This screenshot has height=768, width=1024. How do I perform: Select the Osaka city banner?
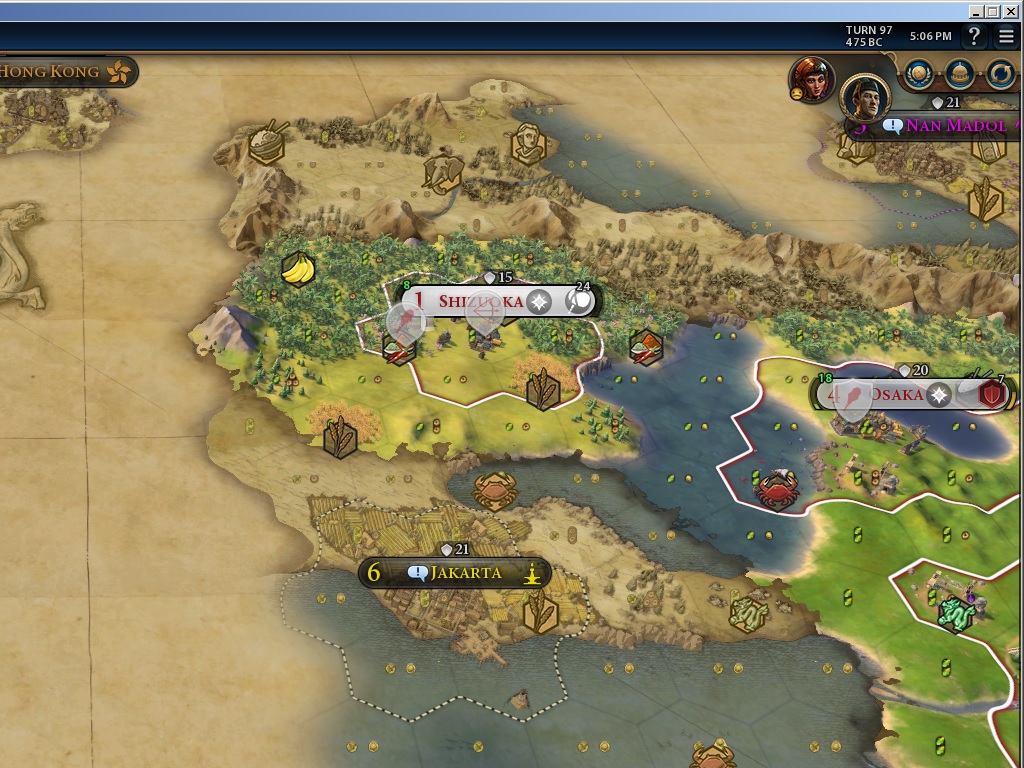click(893, 395)
